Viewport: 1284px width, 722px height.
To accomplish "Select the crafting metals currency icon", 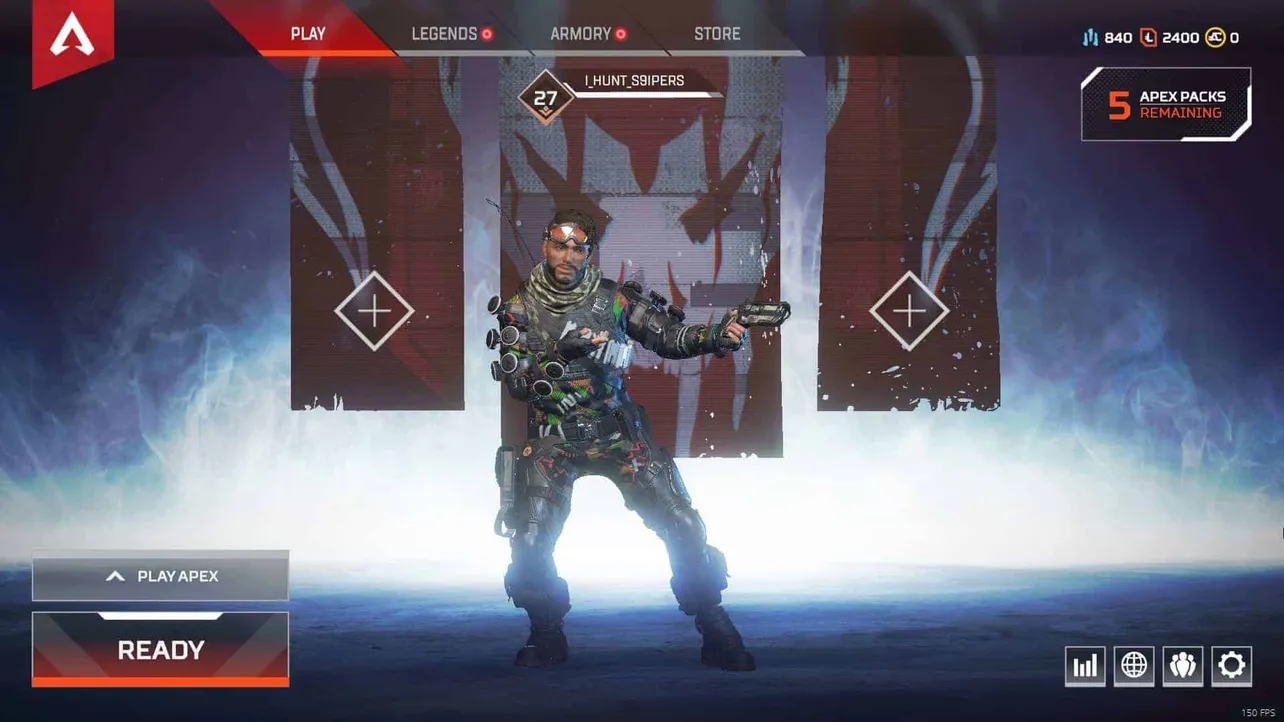I will 1090,37.
